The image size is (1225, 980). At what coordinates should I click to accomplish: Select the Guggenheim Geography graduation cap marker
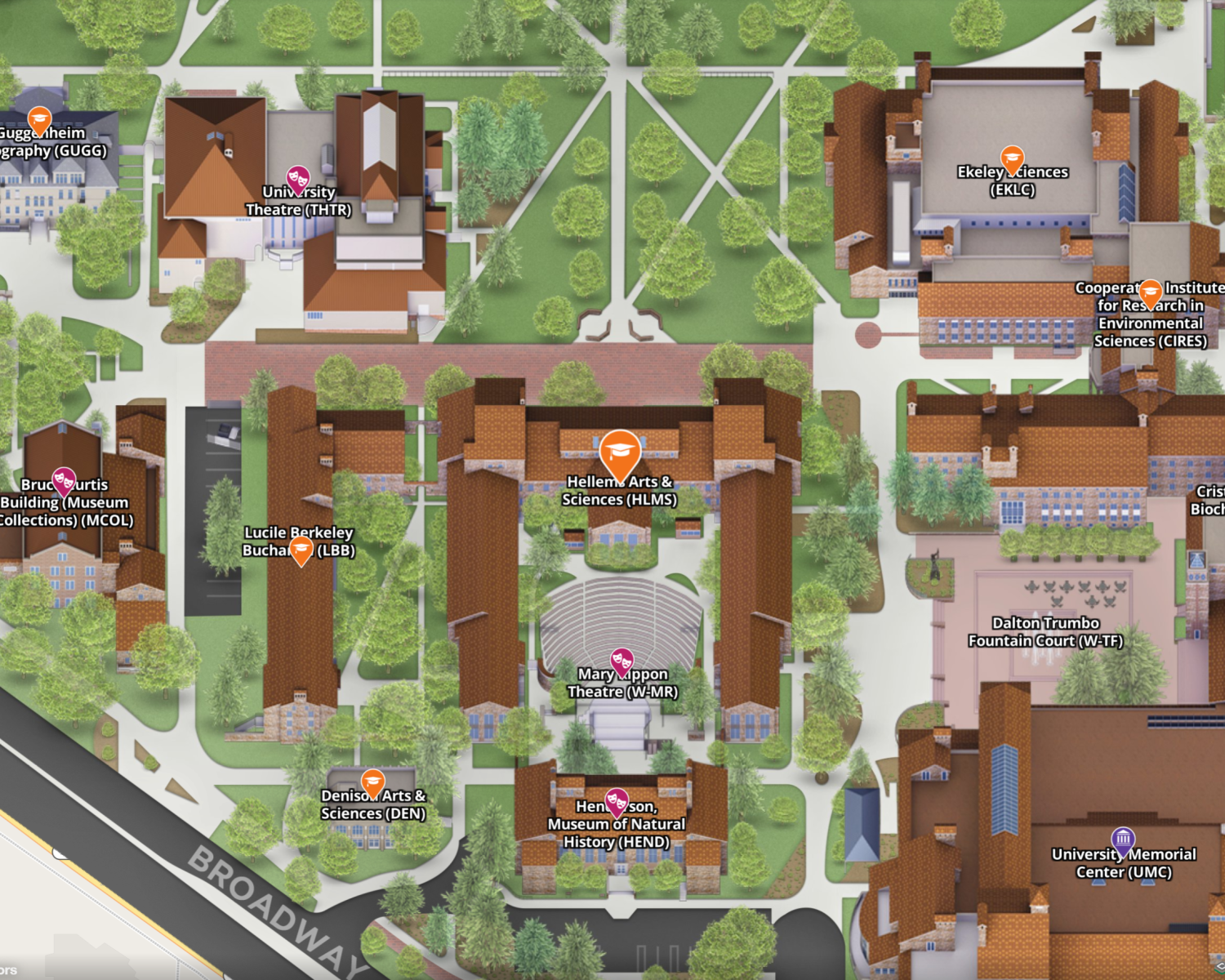(38, 117)
